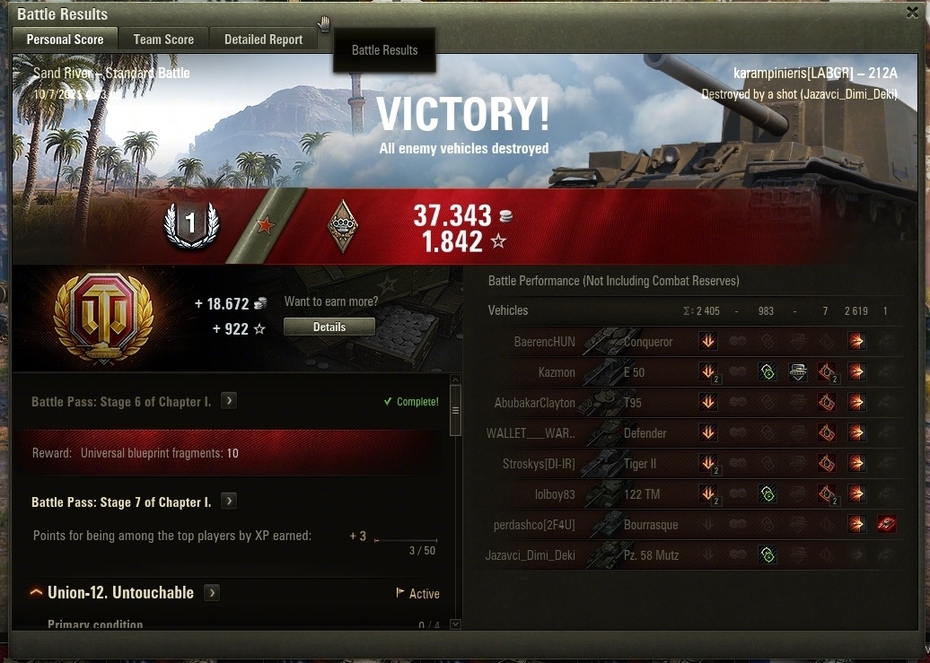Select the Kazmon E 50 row
This screenshot has width=930, height=663.
690,372
